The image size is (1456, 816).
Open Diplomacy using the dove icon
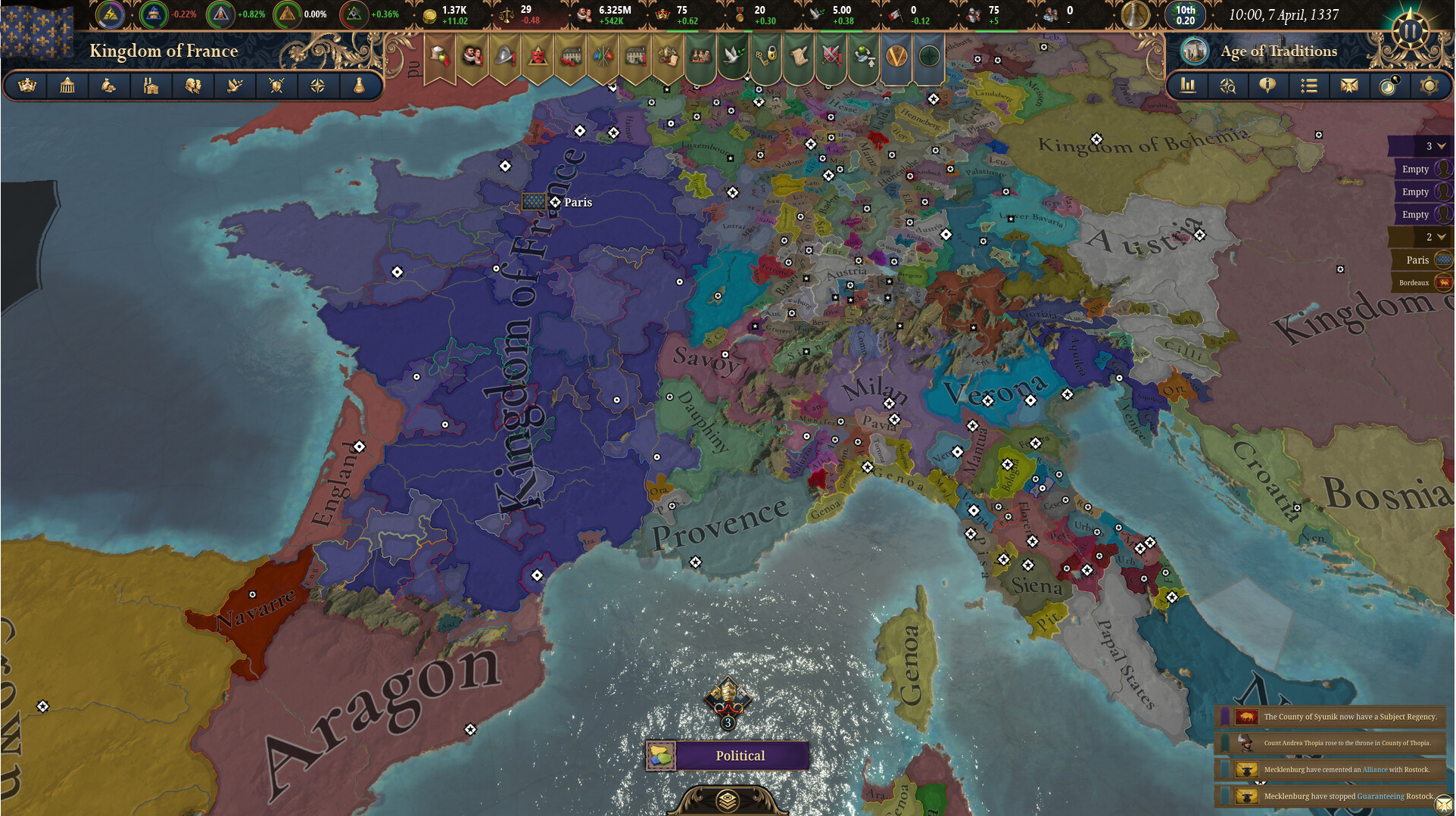coord(234,86)
